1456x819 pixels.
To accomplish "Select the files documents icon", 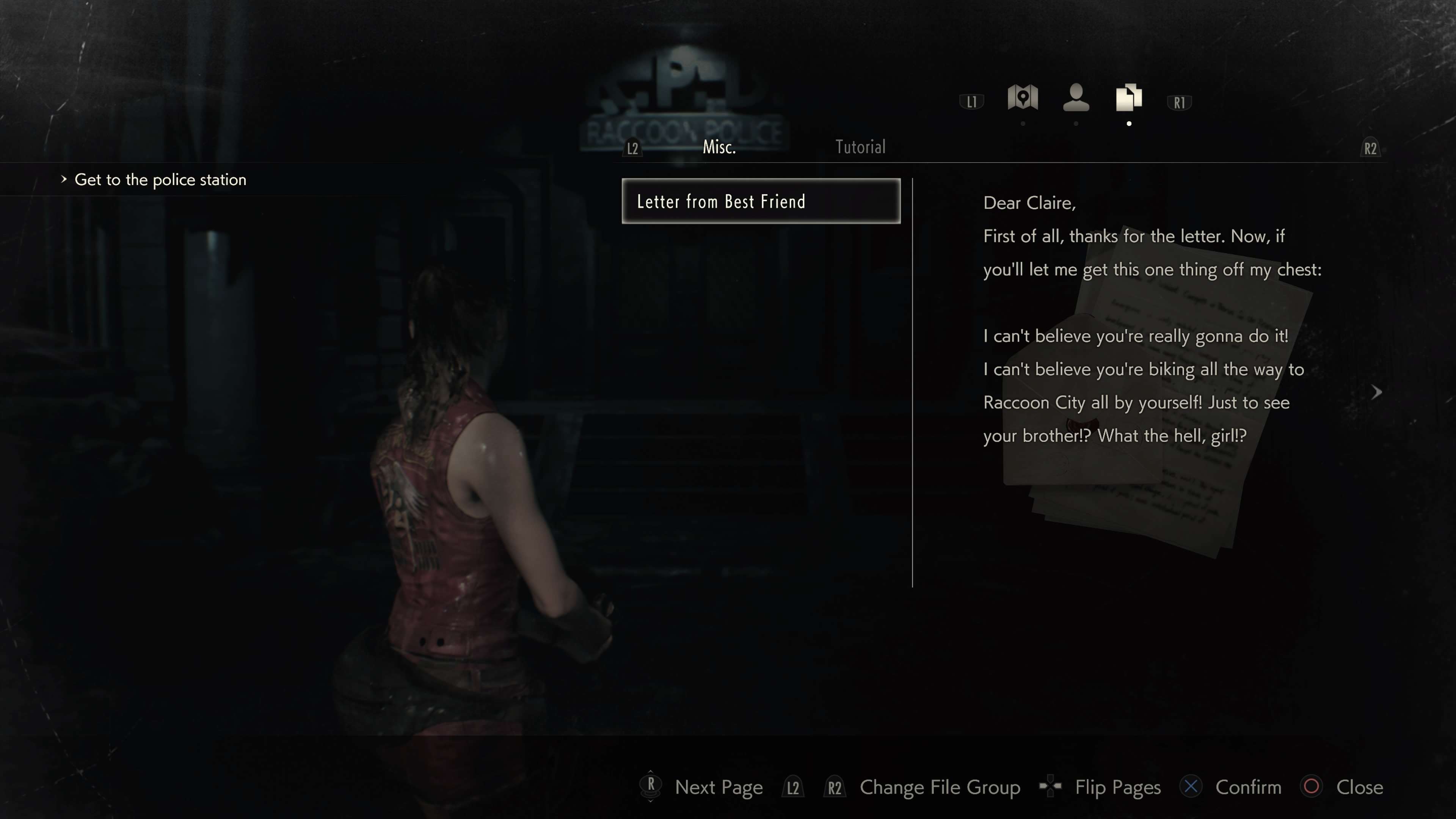I will click(x=1129, y=98).
